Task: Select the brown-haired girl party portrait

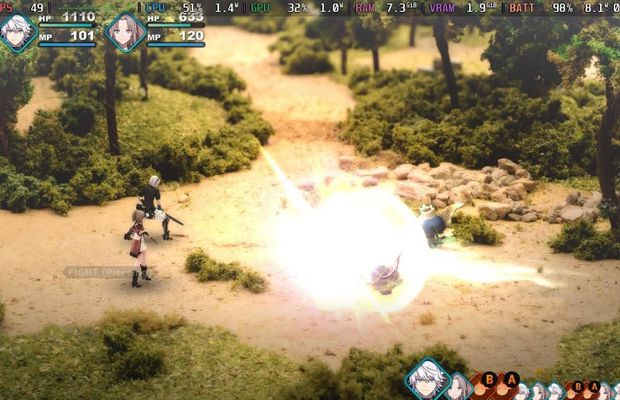Action: [125, 32]
